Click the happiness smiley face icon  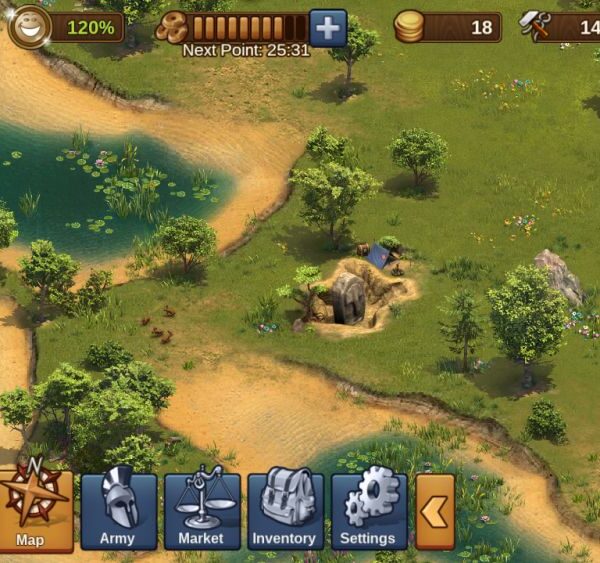coord(29,27)
